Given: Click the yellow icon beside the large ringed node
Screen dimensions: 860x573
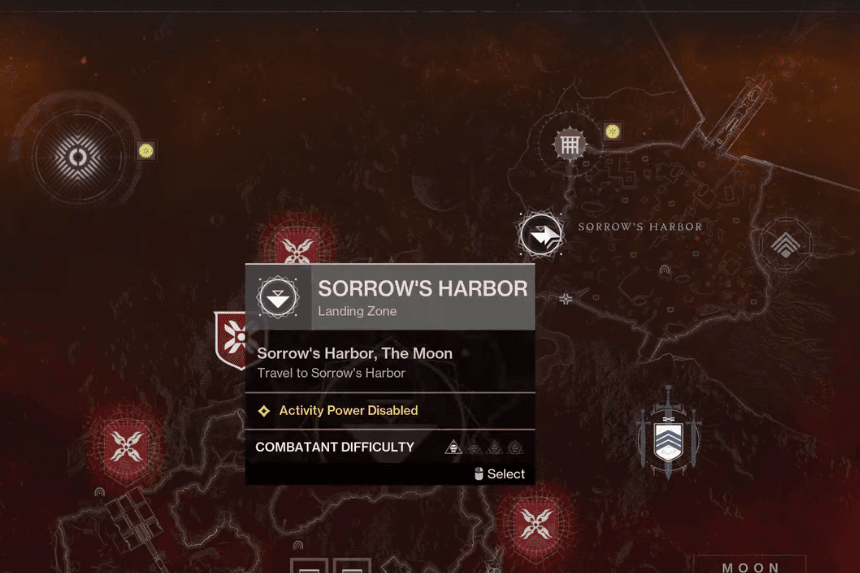Looking at the screenshot, I should point(146,151).
